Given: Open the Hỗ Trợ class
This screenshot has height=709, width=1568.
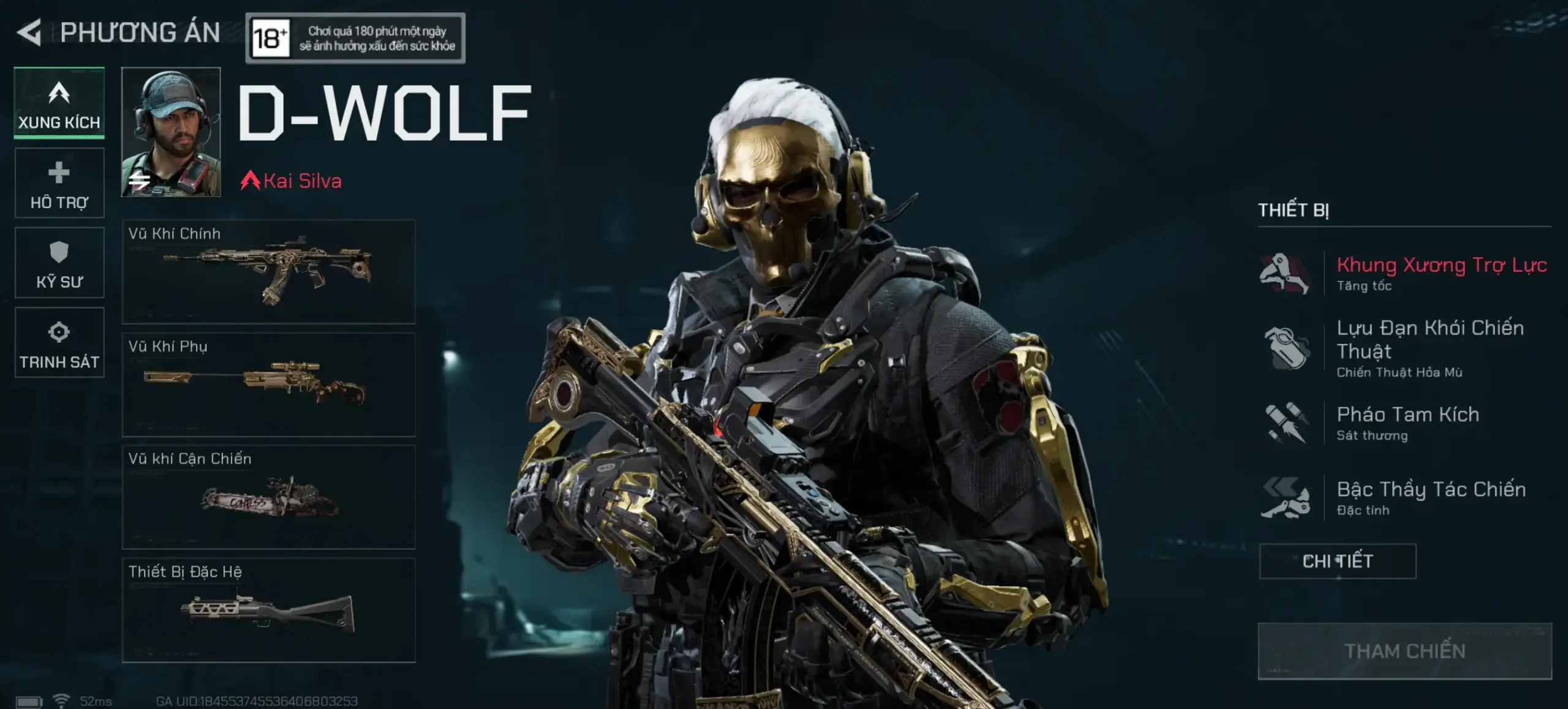Looking at the screenshot, I should [x=59, y=182].
